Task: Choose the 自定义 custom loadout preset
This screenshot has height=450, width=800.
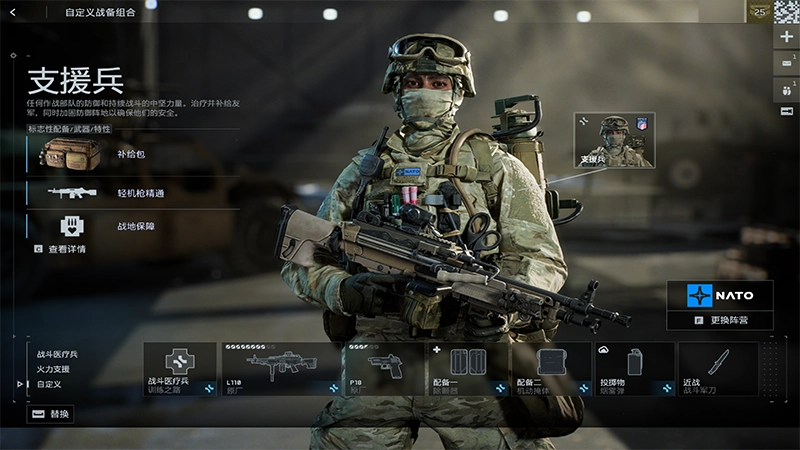Action: pyautogui.click(x=49, y=384)
